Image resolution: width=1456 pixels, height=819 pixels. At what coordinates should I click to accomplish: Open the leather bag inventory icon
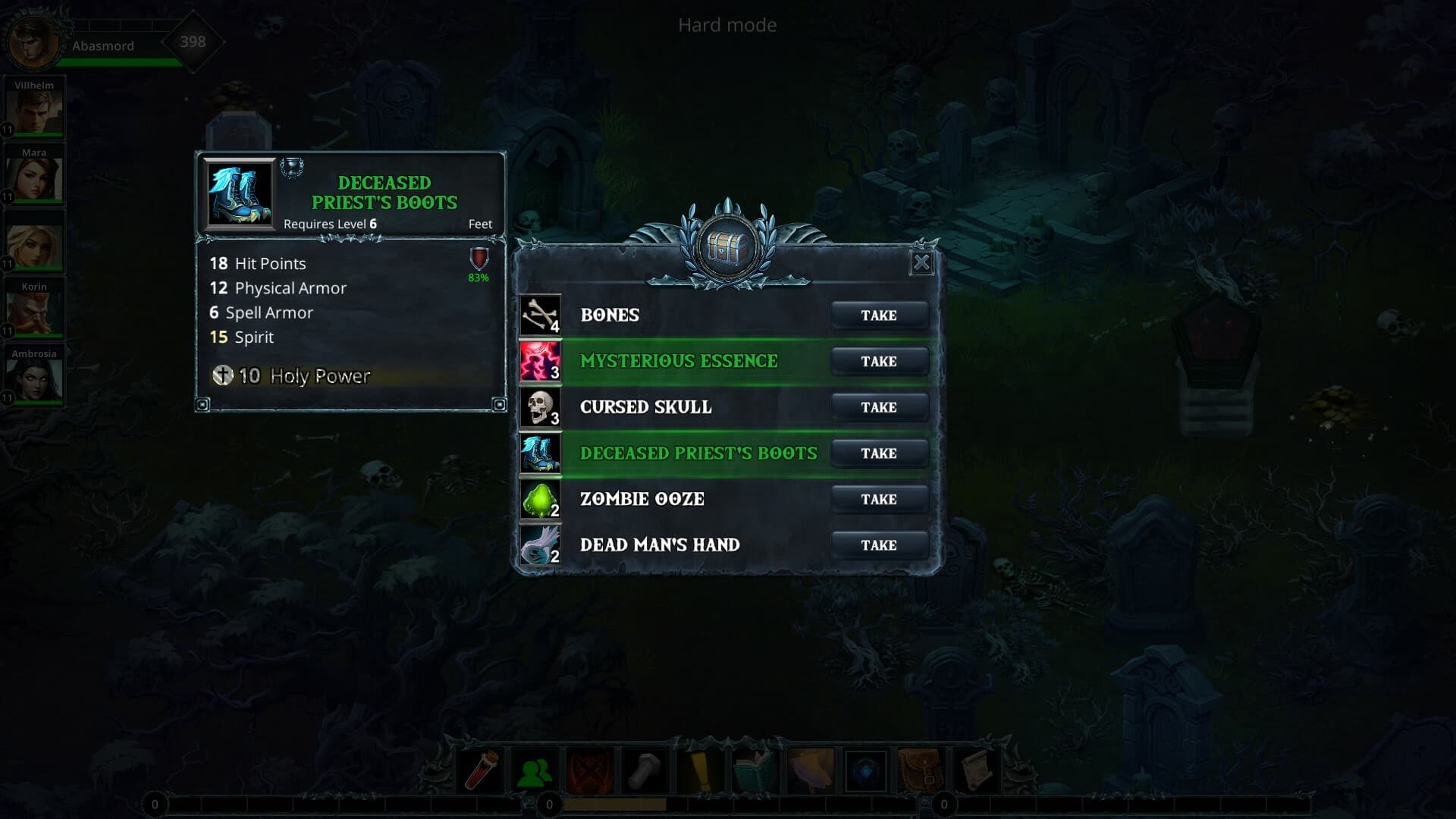(x=920, y=770)
